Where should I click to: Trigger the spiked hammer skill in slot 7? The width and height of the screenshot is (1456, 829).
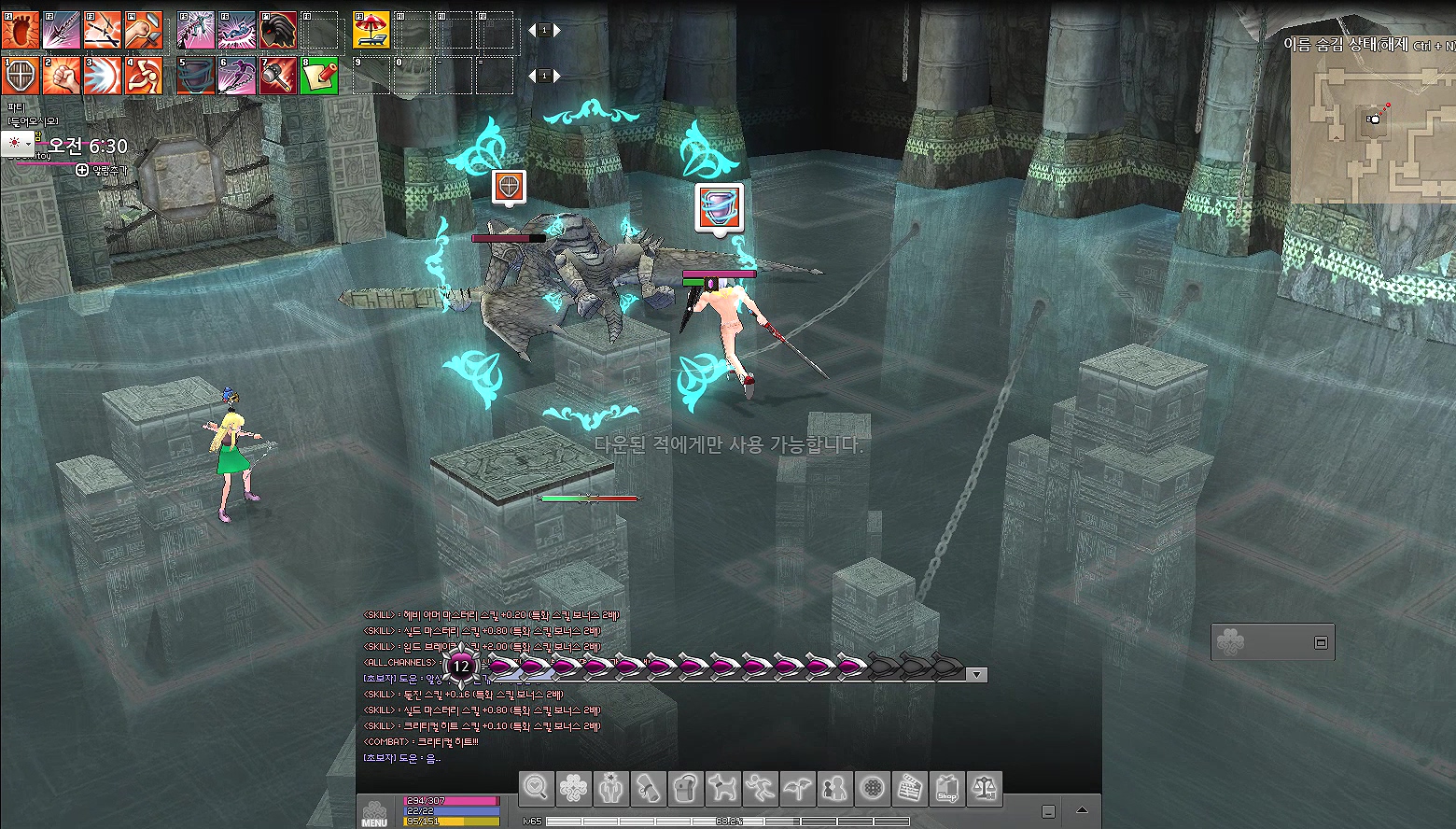[x=278, y=76]
